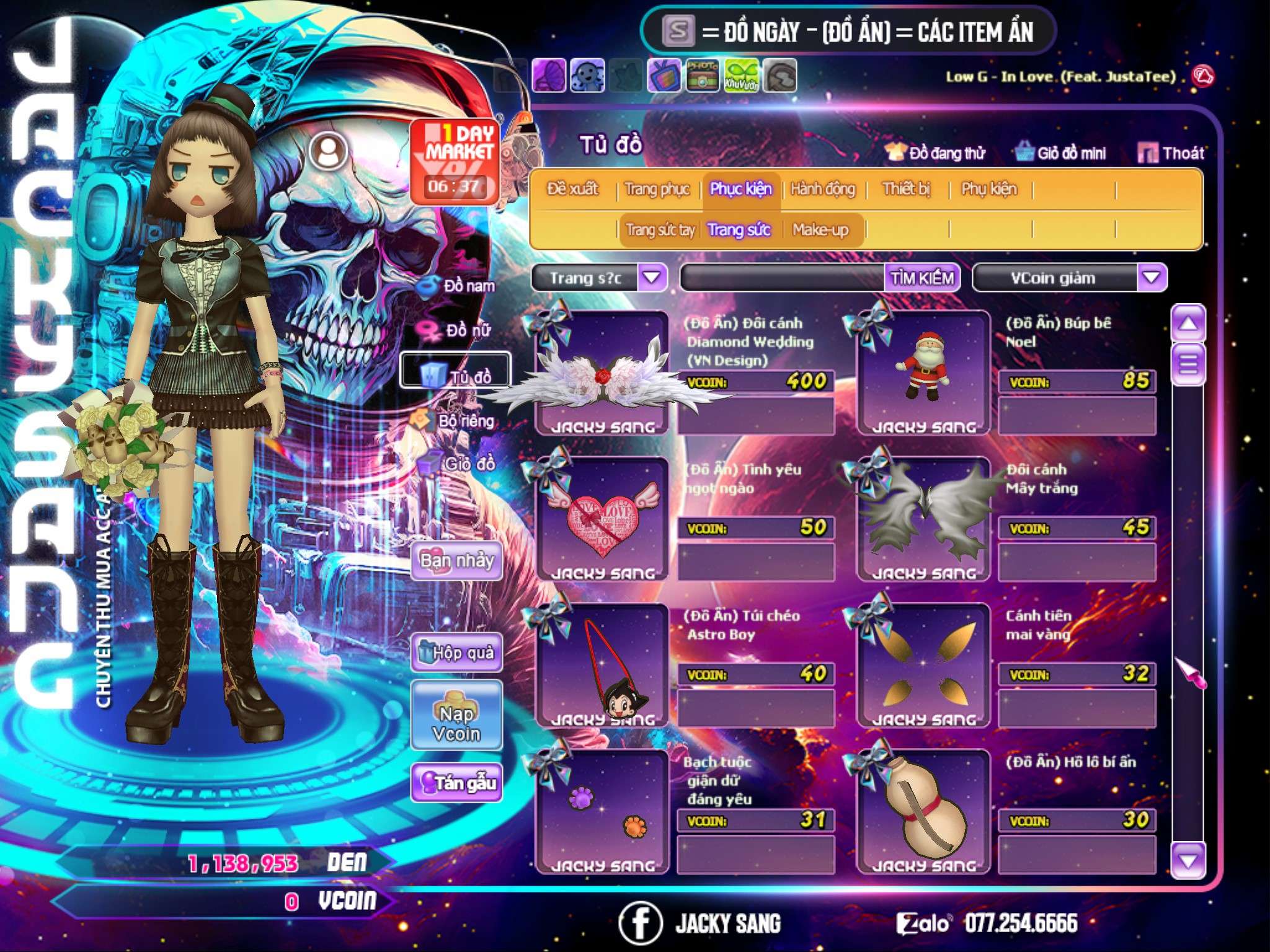Open the Nạp Vcoin top-up button

(456, 723)
